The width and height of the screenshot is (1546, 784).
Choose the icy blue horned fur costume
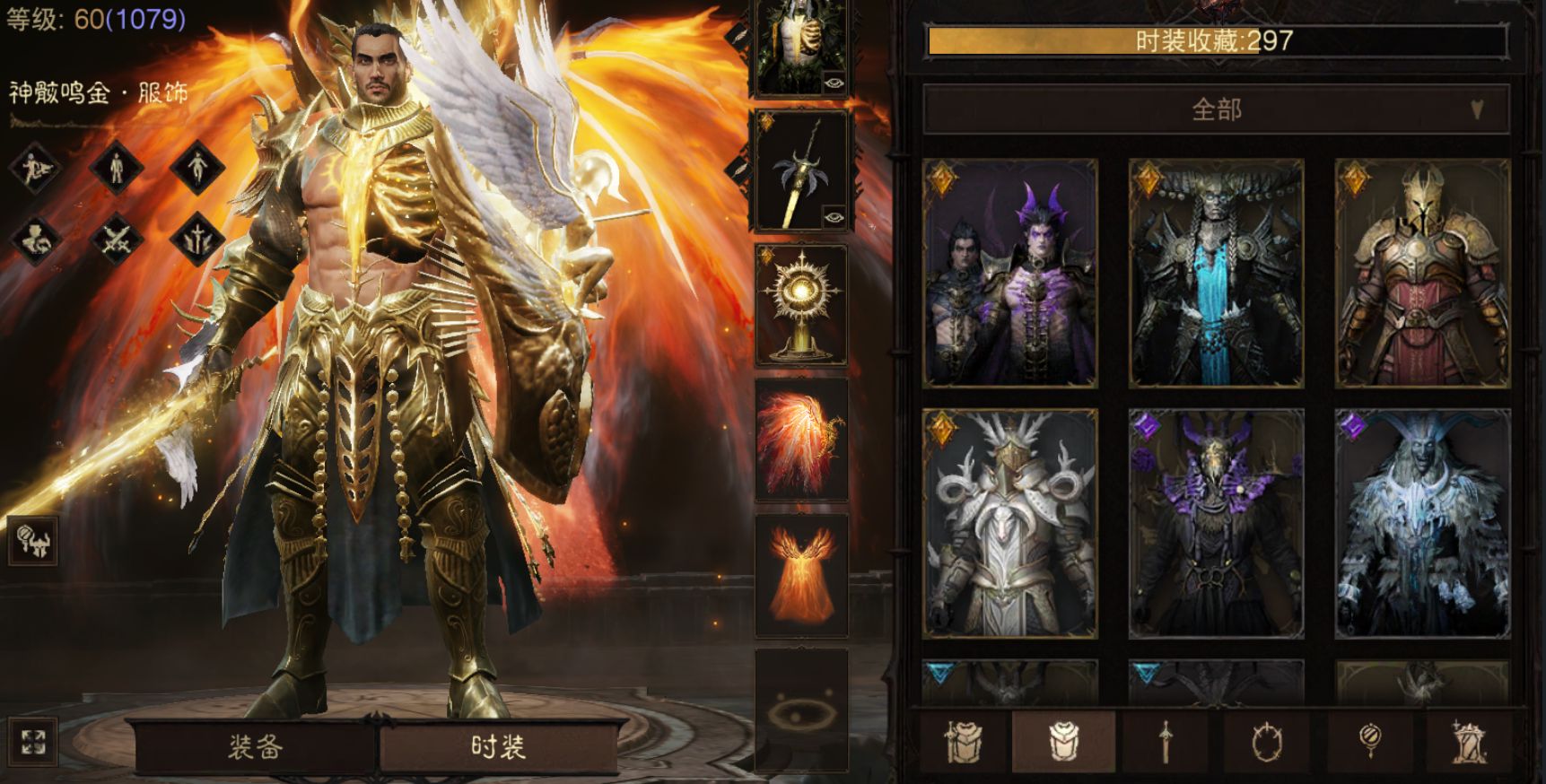[x=1422, y=524]
